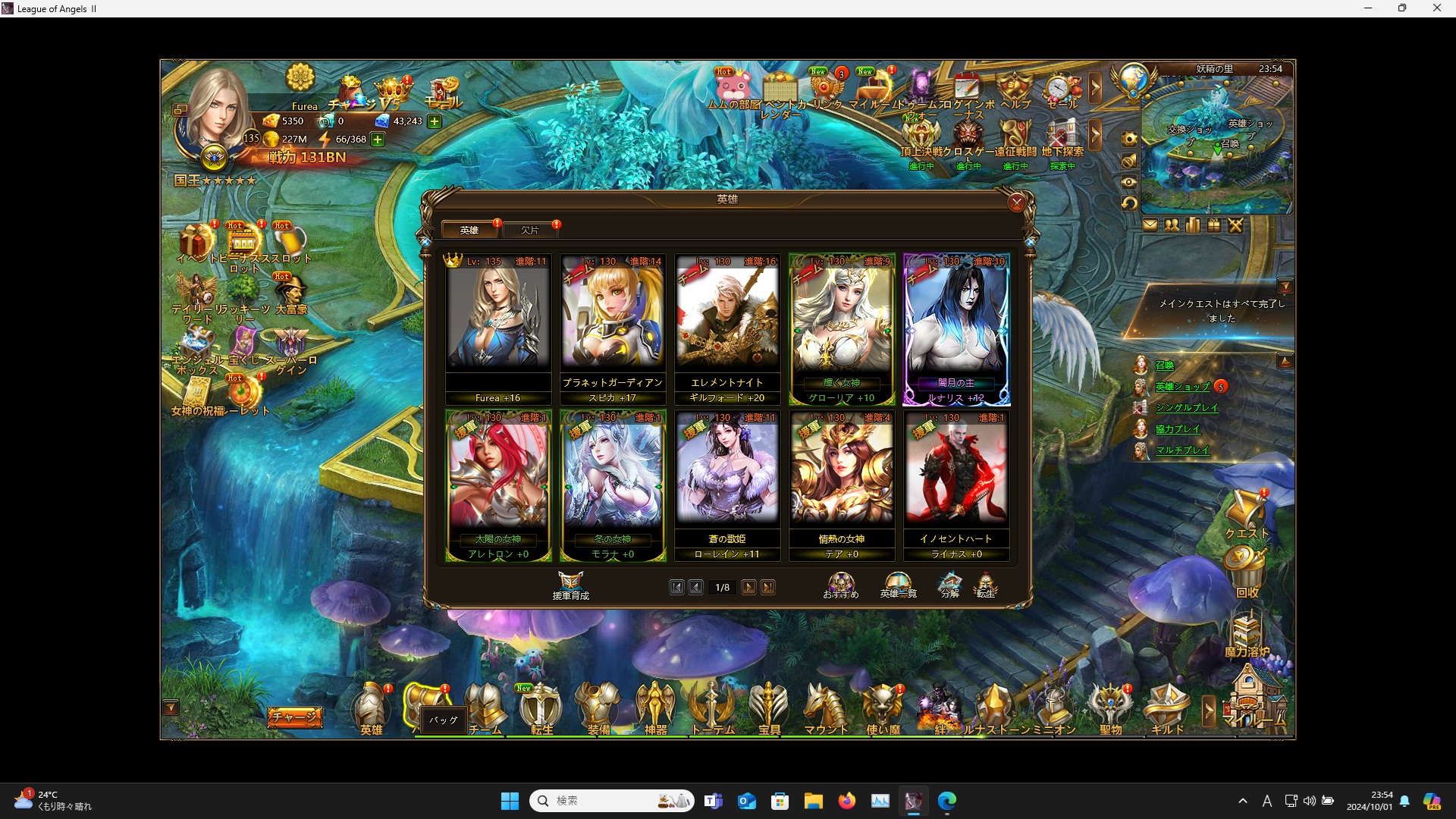Open the rankings icon on right sidebar
This screenshot has height=819, width=1456.
point(1191,224)
